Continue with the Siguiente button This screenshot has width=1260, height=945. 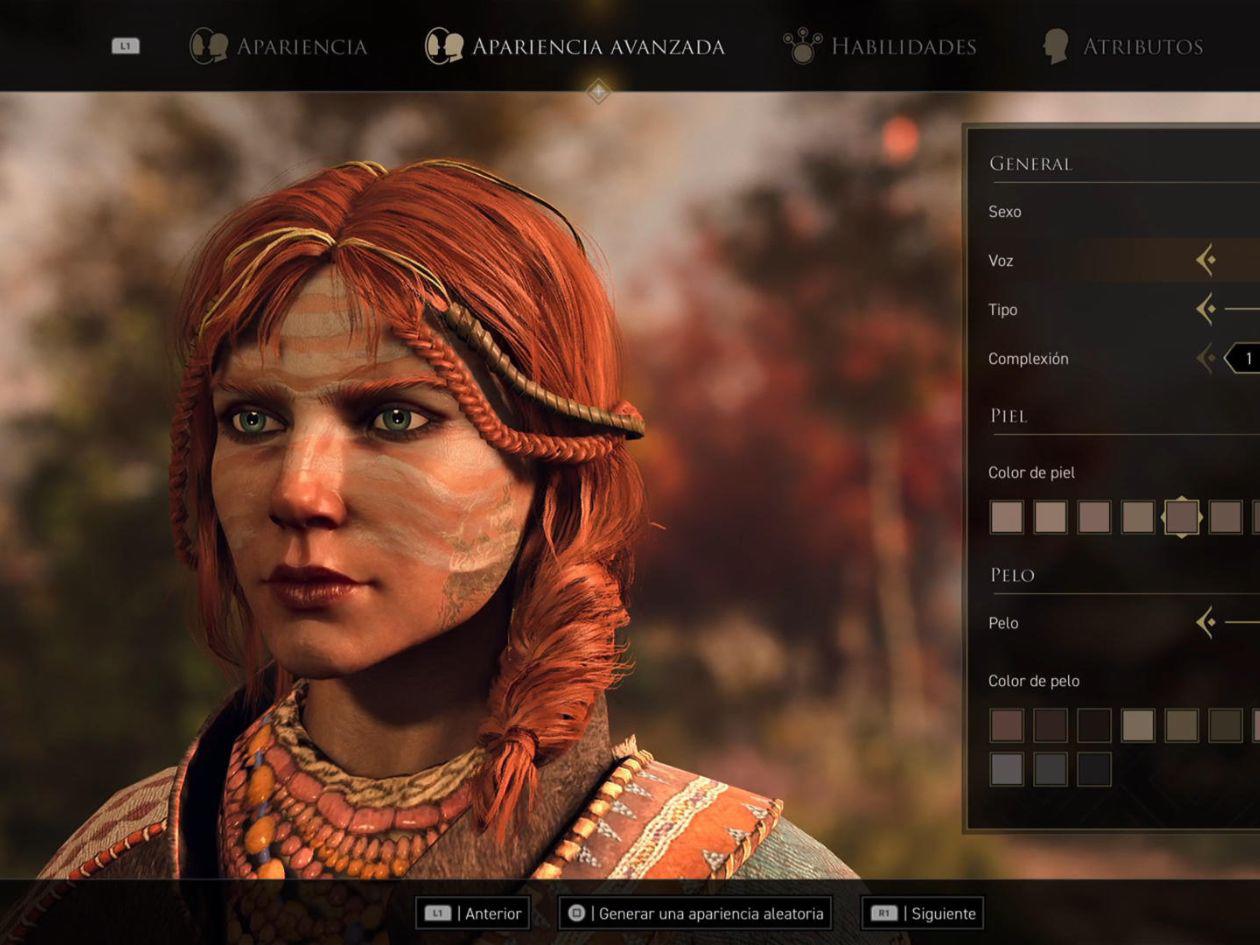click(922, 913)
